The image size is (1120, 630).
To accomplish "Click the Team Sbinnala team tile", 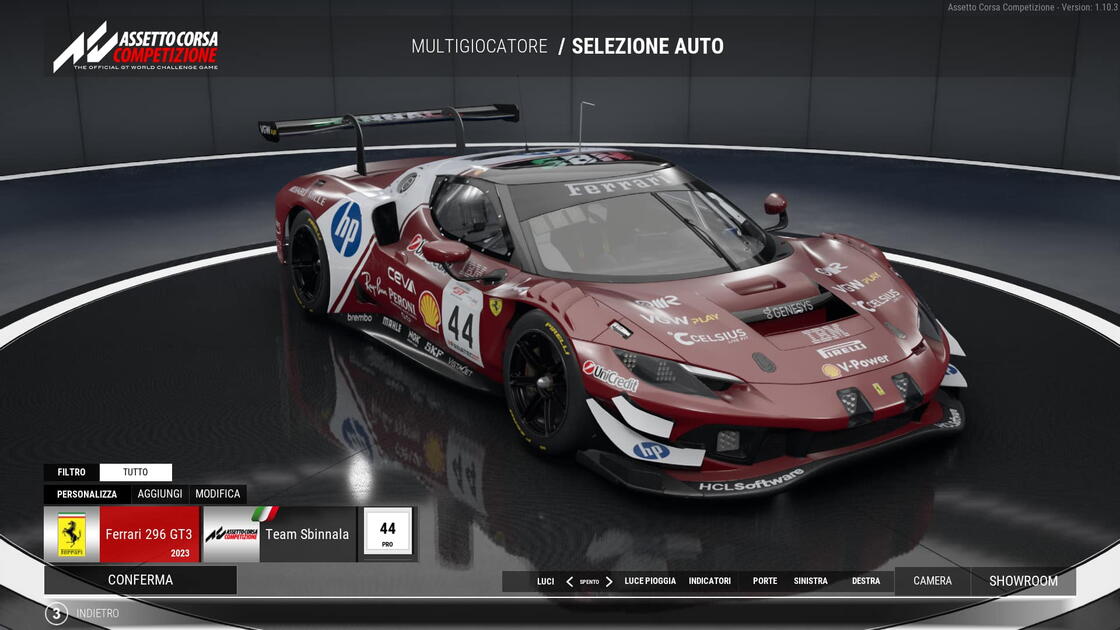I will tap(280, 534).
